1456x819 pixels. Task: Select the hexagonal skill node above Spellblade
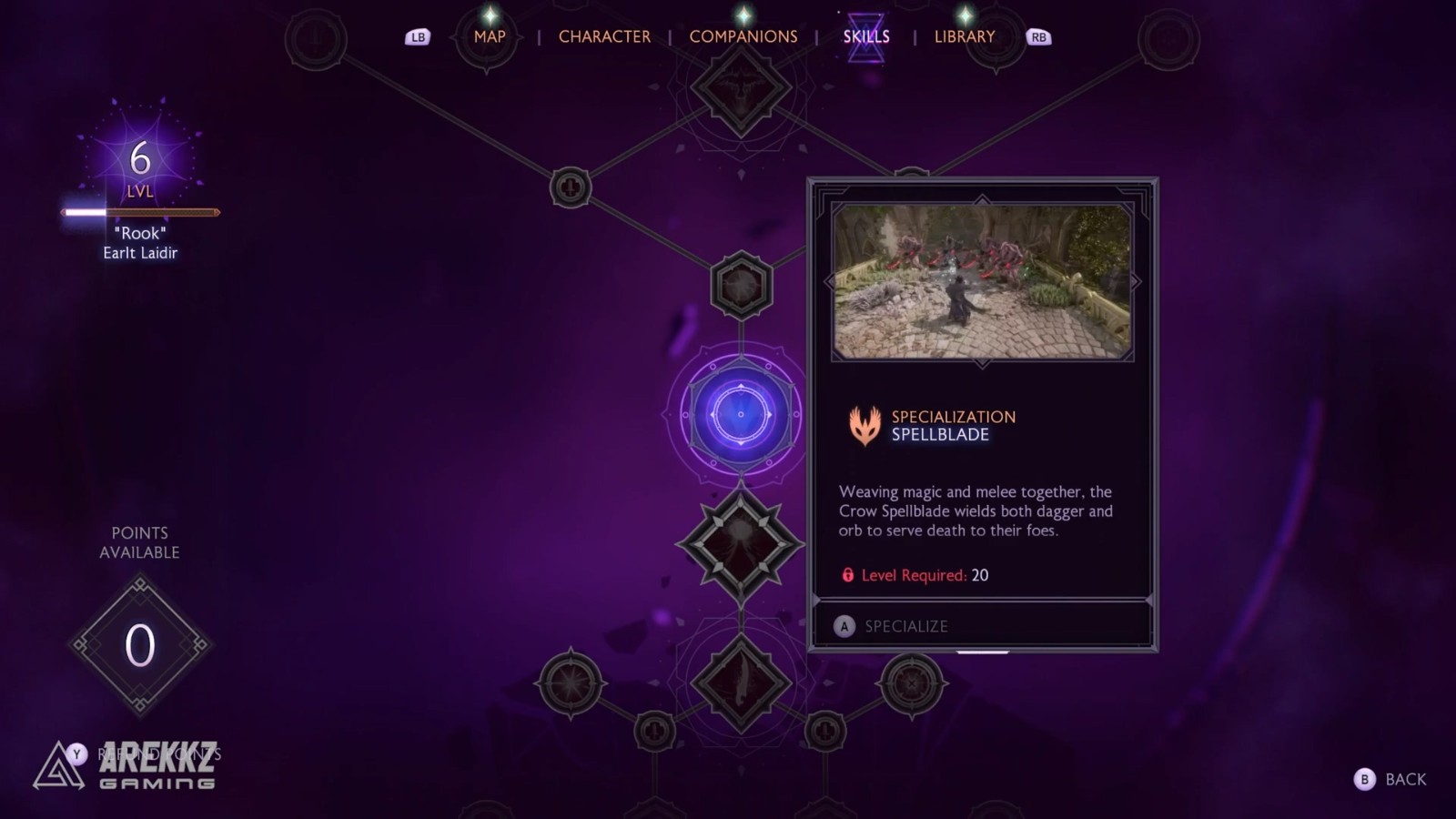tap(741, 286)
